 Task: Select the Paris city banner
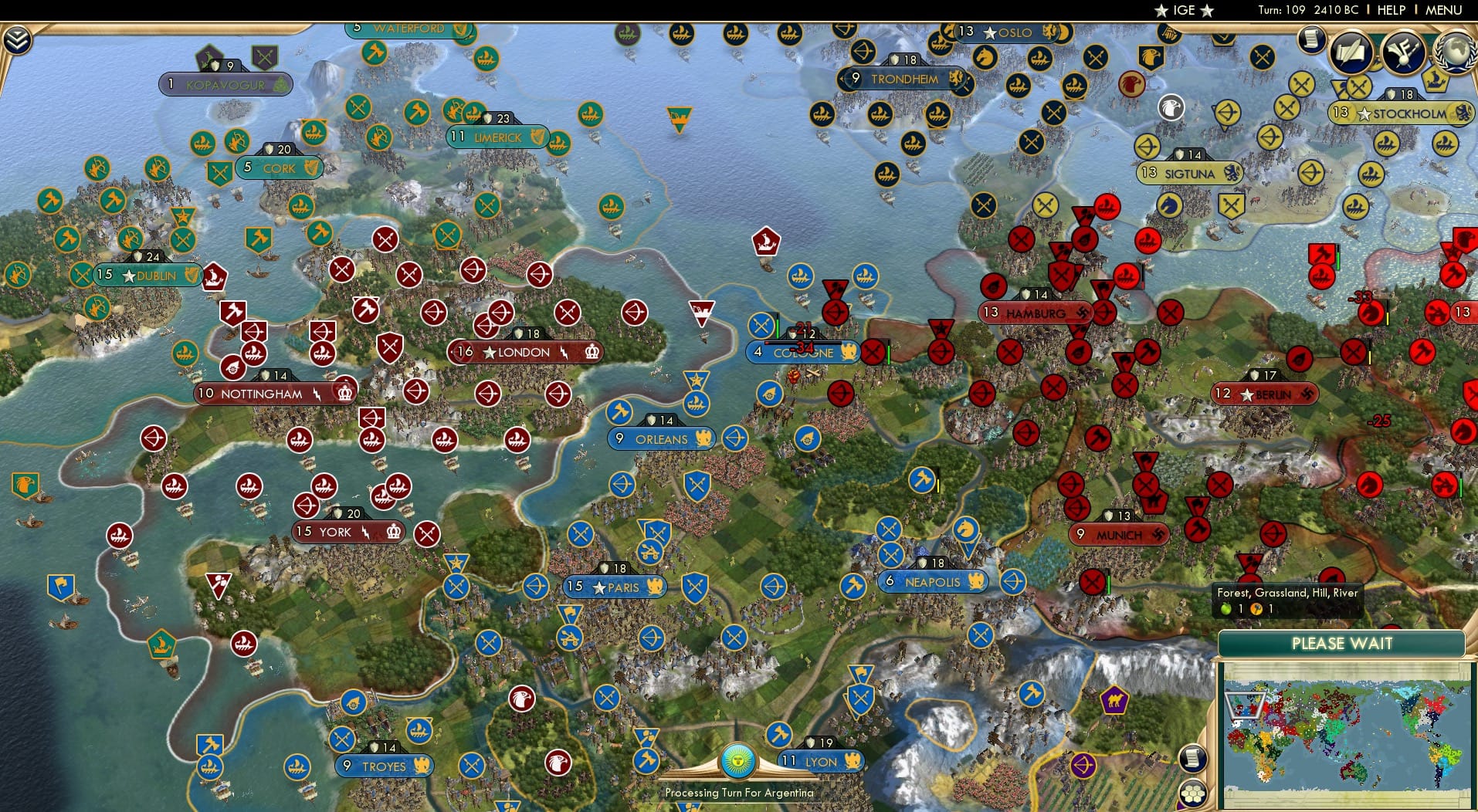(615, 587)
